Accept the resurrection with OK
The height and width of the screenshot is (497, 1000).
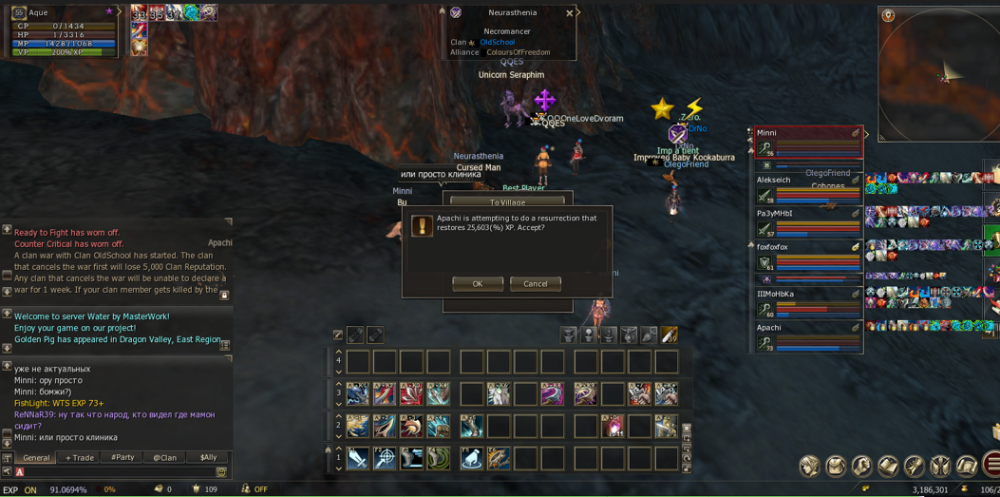pyautogui.click(x=477, y=283)
